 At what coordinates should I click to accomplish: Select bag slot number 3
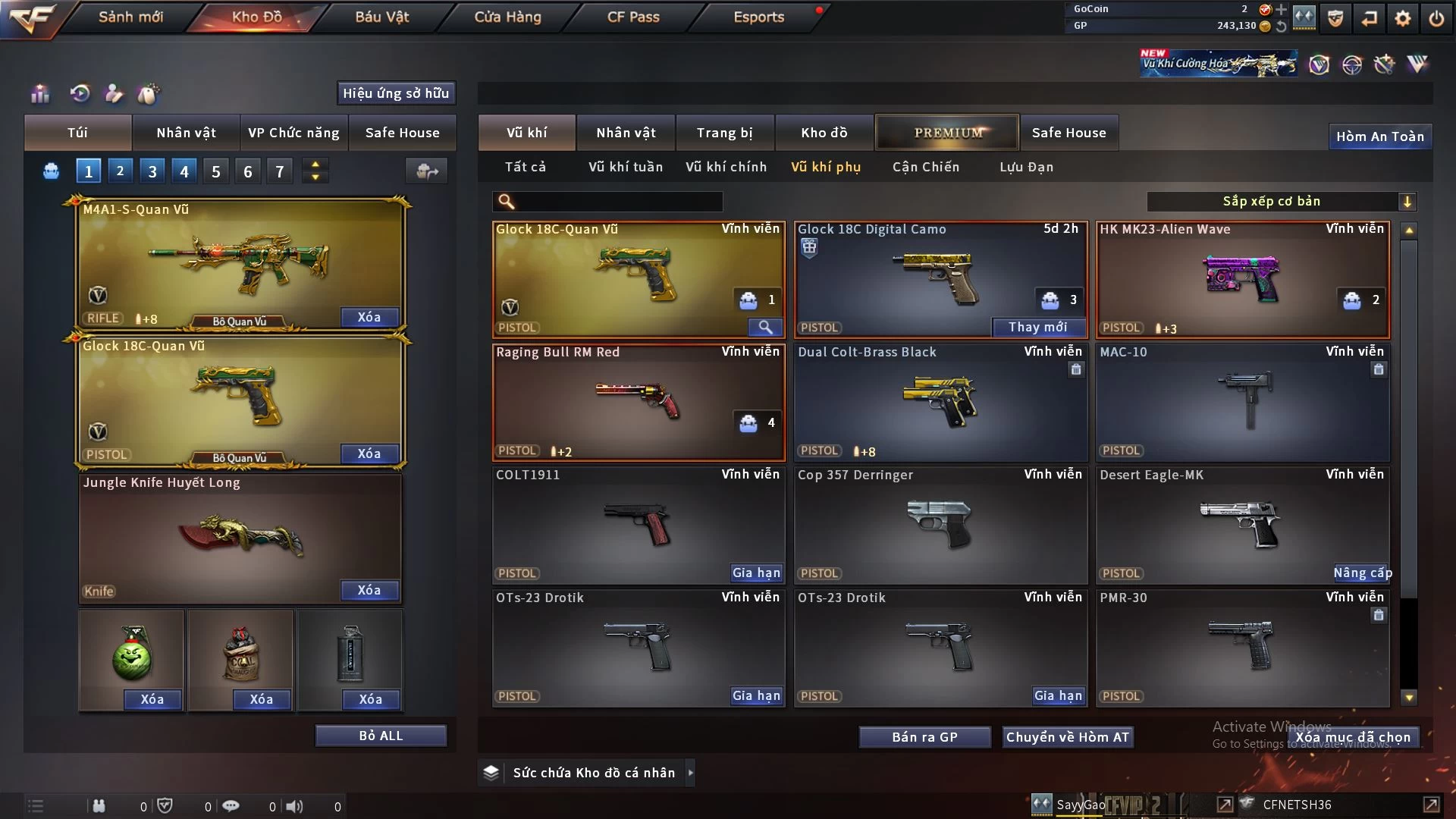[x=152, y=171]
